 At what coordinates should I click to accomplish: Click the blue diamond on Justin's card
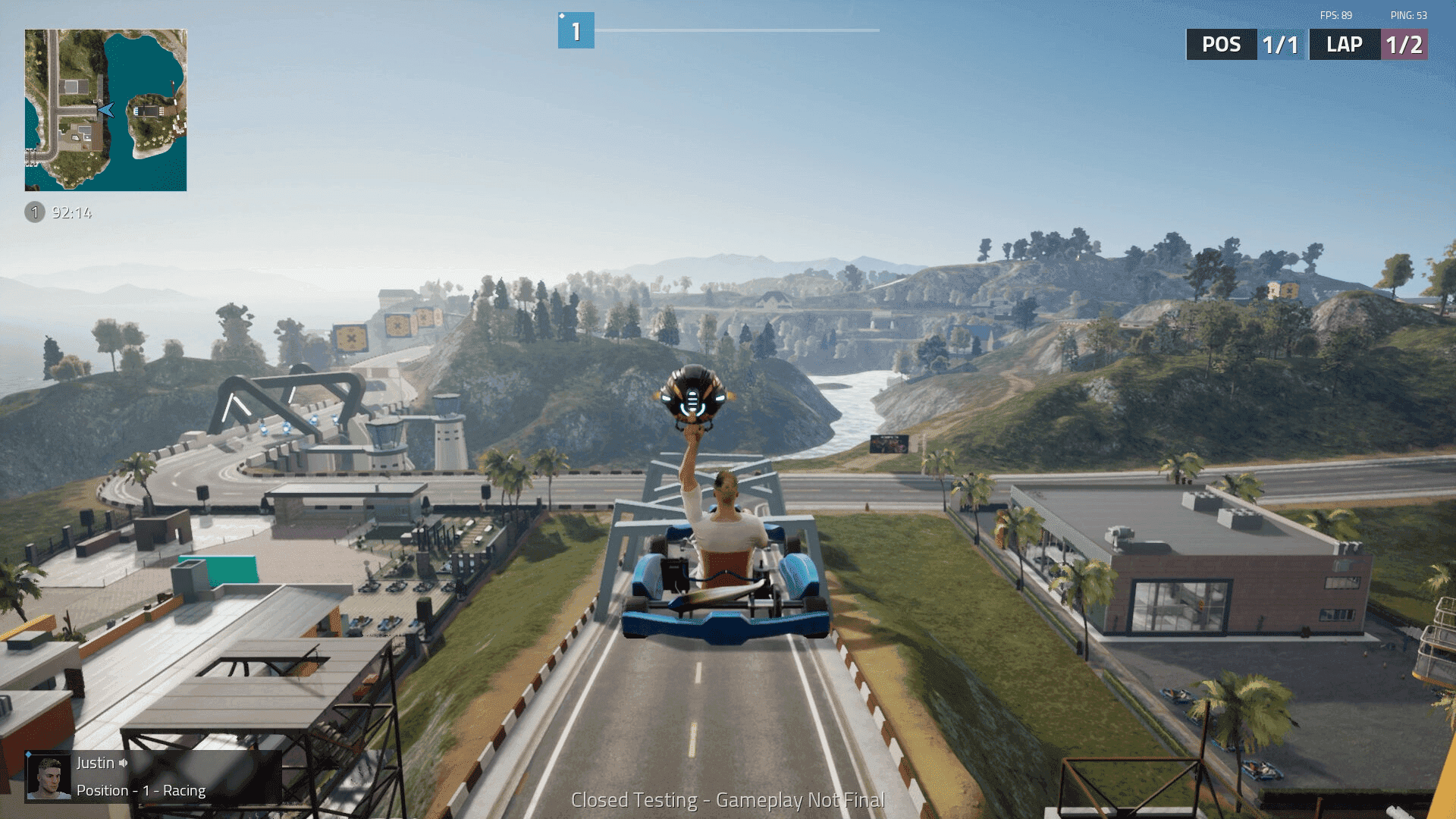28,755
